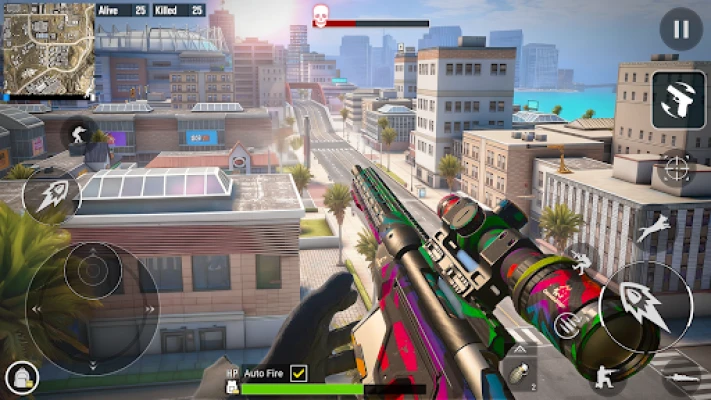711x400 pixels.
Task: Toggle the Auto Fire checkbox
Action: 298,373
